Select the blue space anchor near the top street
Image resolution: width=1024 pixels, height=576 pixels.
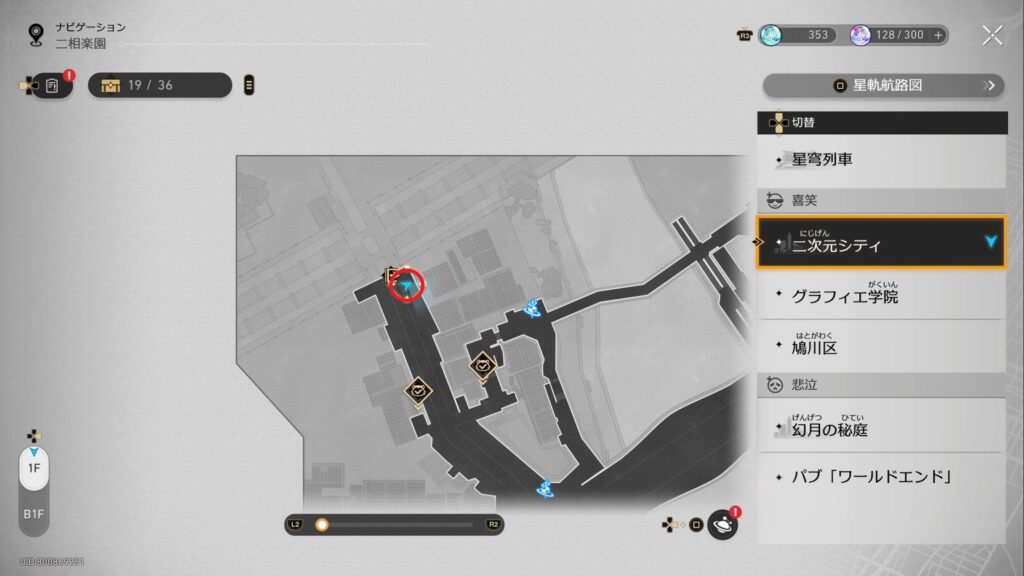click(x=533, y=309)
